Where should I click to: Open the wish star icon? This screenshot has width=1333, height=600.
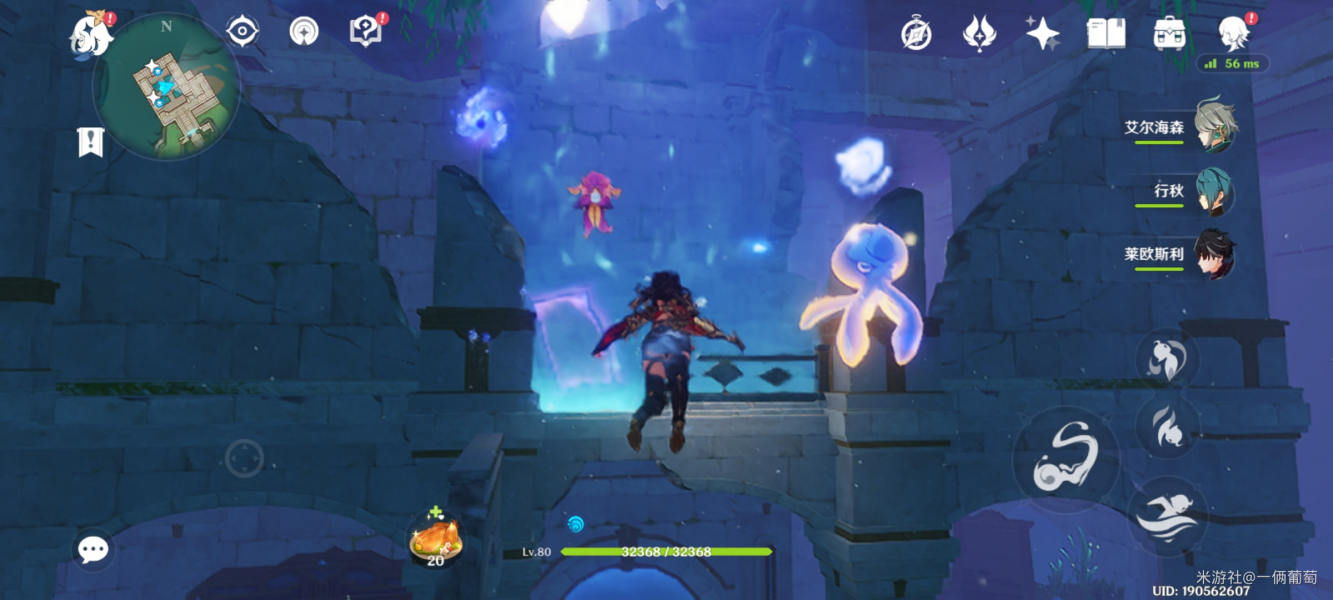coord(1042,34)
